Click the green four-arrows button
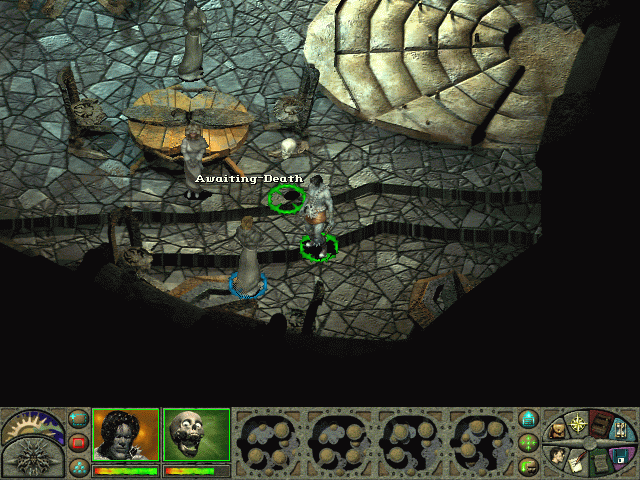 (529, 442)
